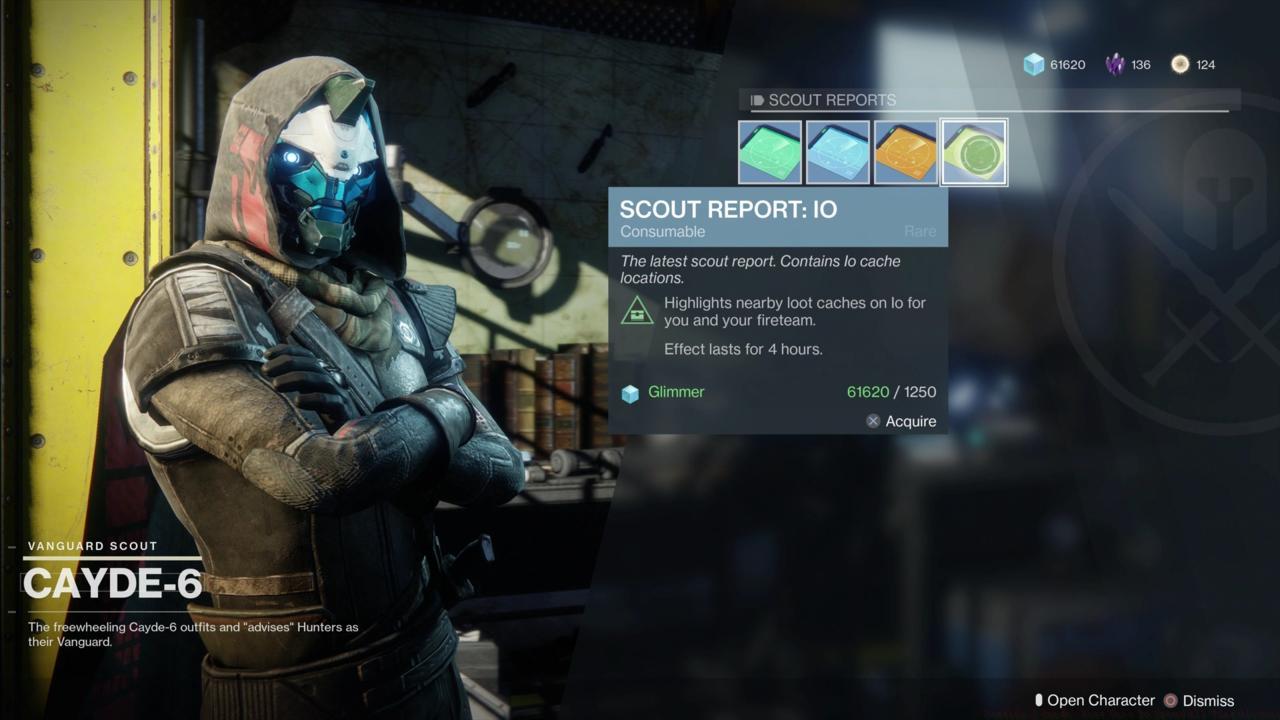
Task: Pick the highlighted Scout Report: Io item
Action: [974, 152]
